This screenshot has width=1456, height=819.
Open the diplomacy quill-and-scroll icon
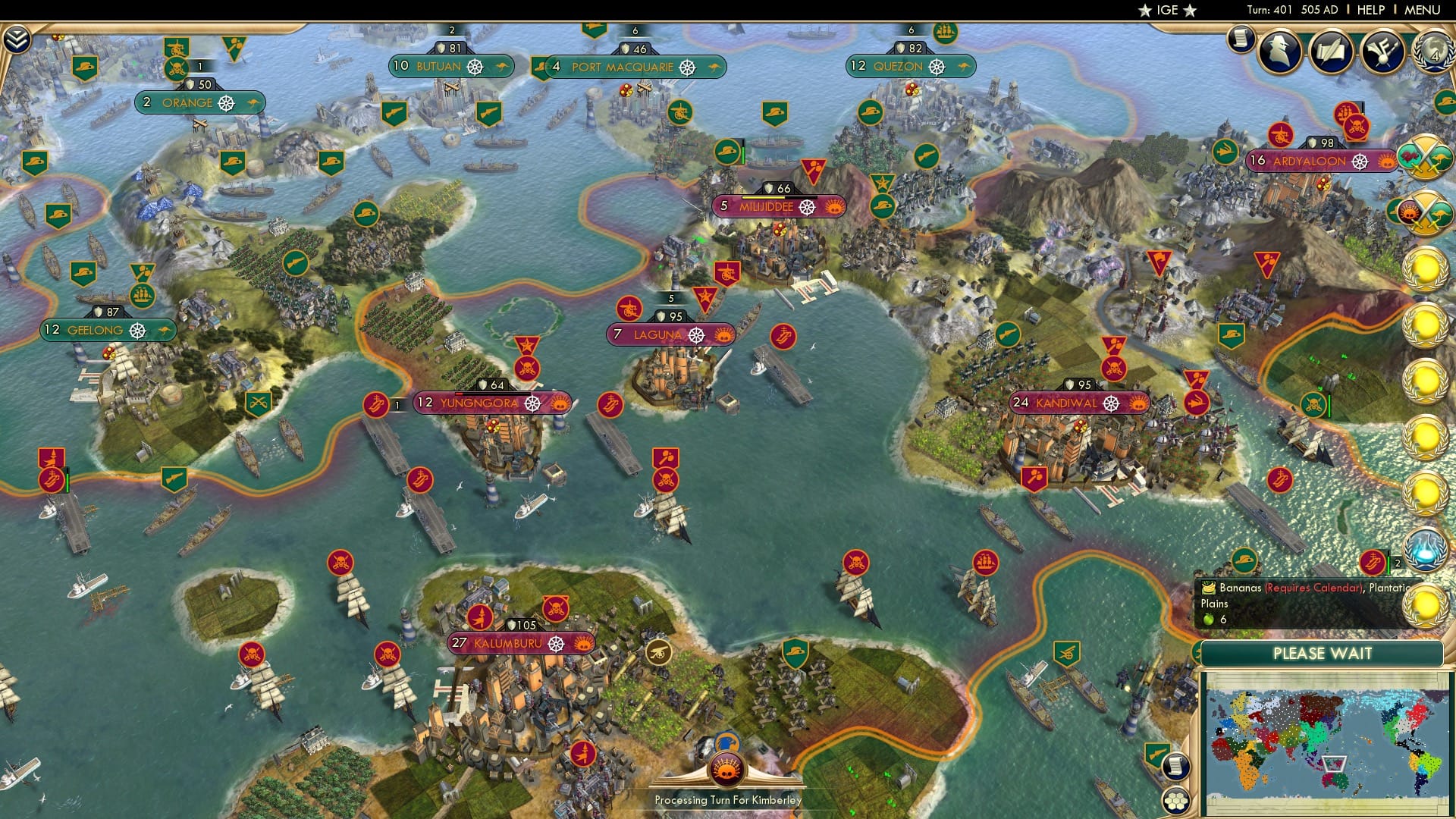1332,52
